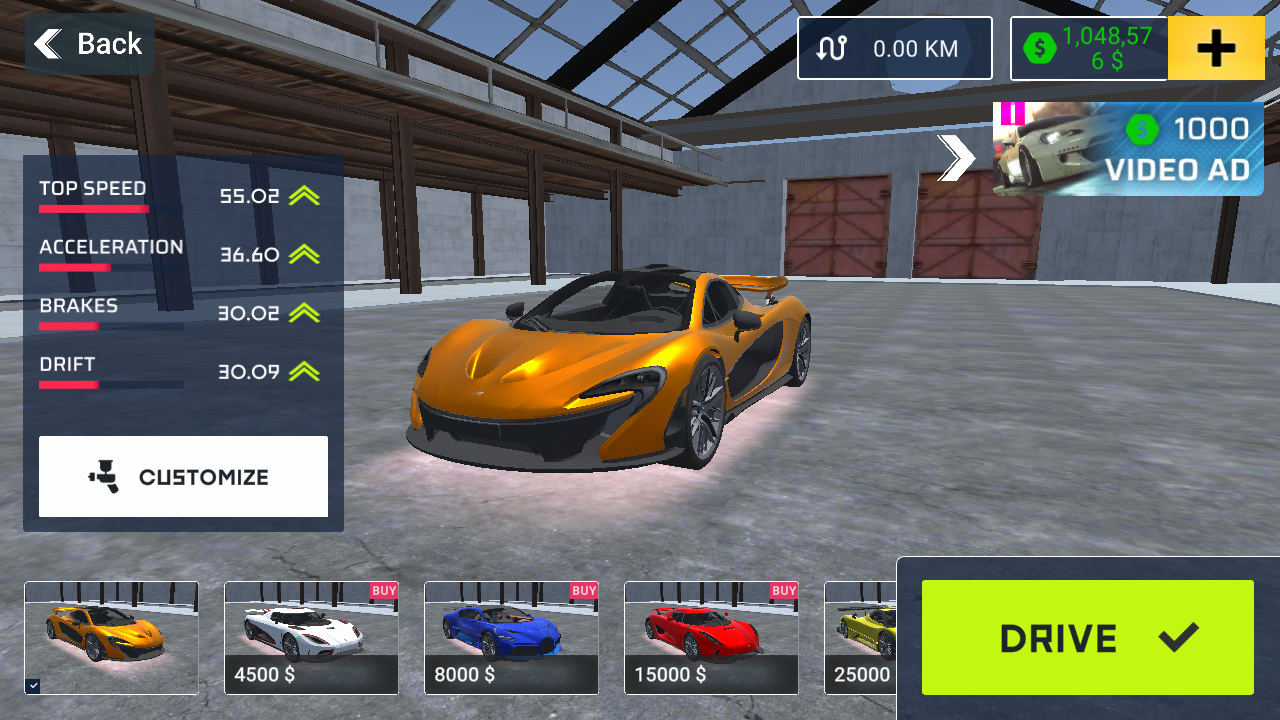Select the yellow car thumbnail
1280x720 pixels.
pos(860,637)
